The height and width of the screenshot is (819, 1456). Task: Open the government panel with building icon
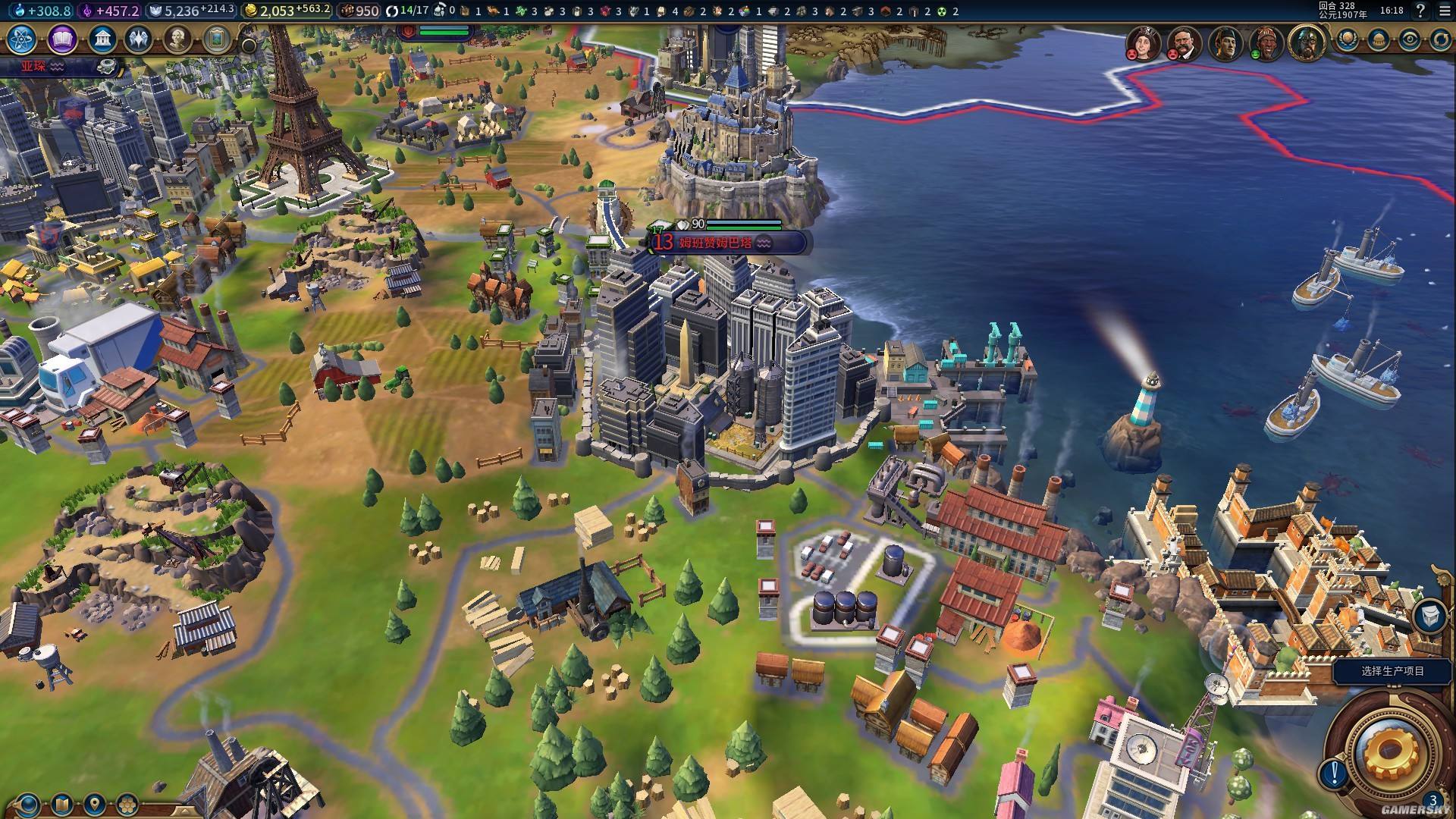(102, 39)
